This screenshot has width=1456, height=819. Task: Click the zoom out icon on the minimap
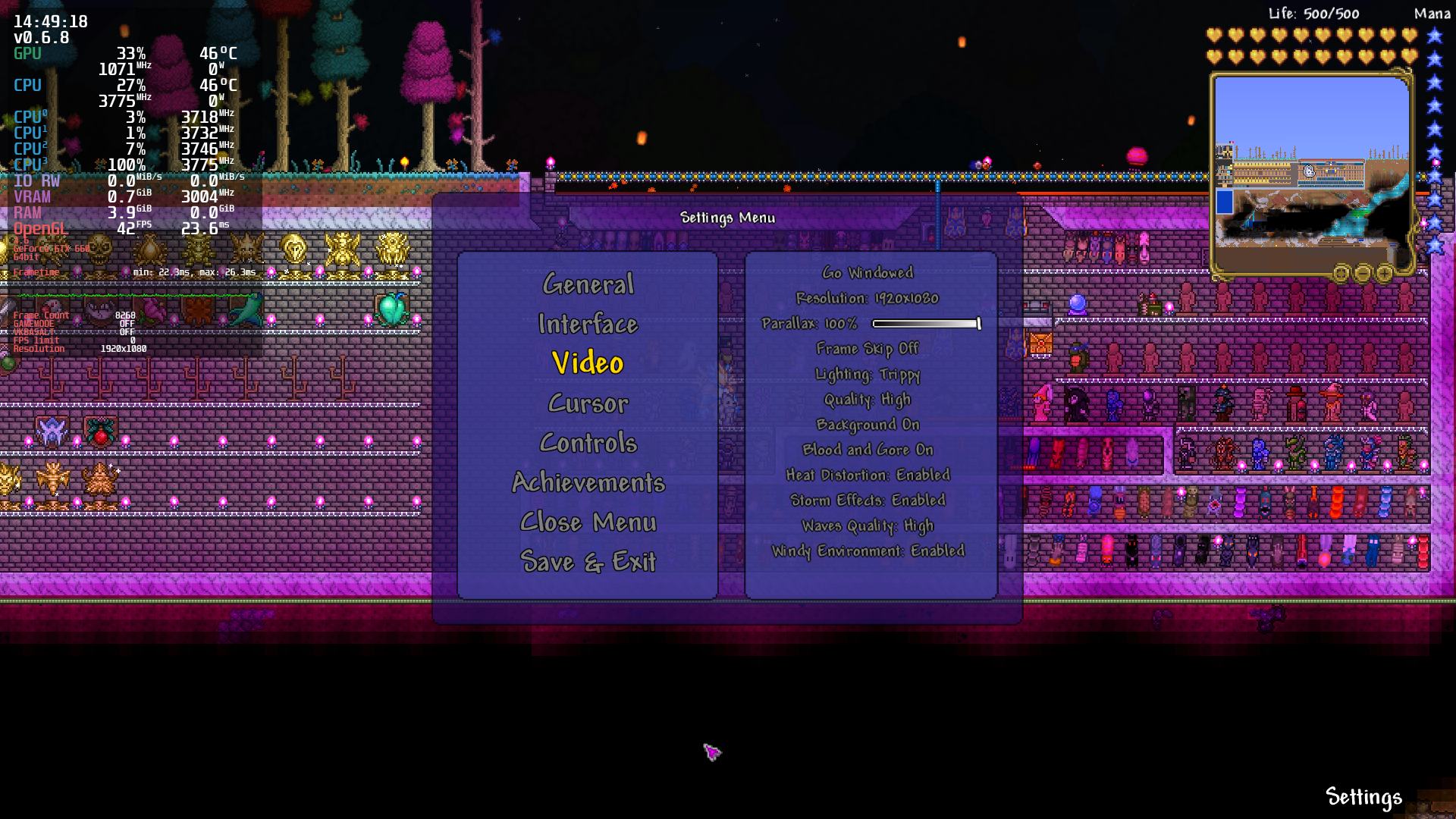tap(1363, 274)
